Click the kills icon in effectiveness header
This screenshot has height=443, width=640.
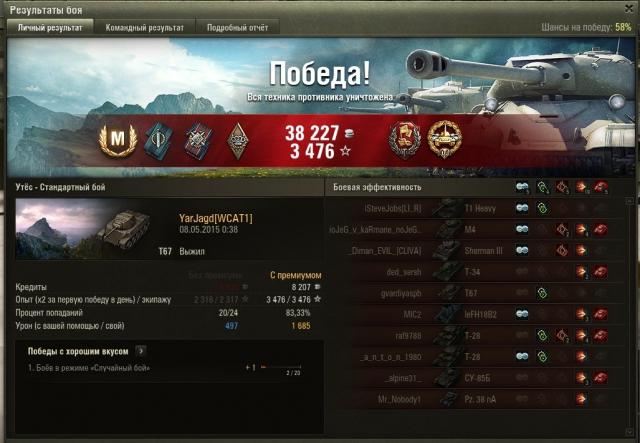pyautogui.click(x=601, y=187)
